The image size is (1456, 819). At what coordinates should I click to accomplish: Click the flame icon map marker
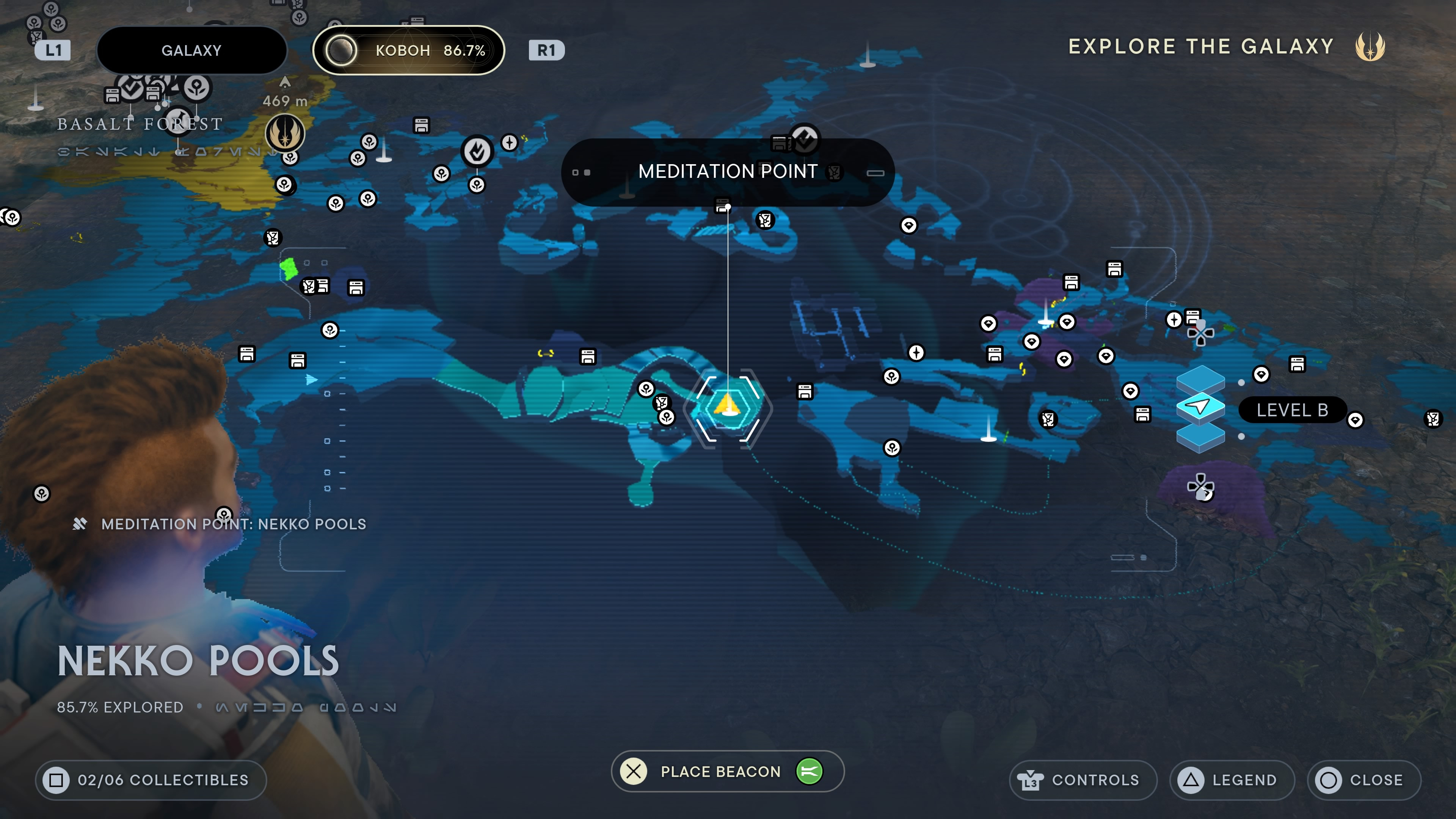click(x=477, y=151)
